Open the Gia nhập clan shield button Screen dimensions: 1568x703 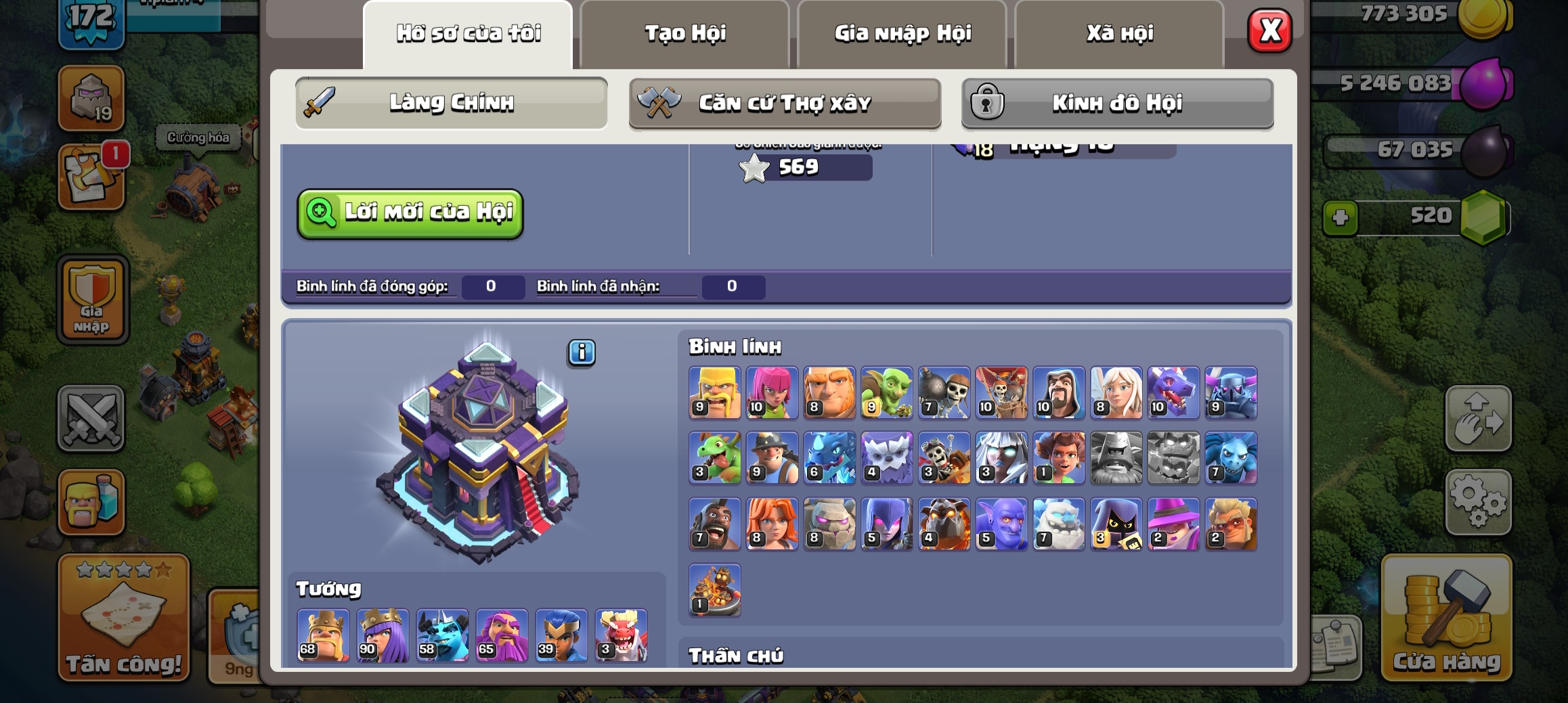click(x=92, y=300)
